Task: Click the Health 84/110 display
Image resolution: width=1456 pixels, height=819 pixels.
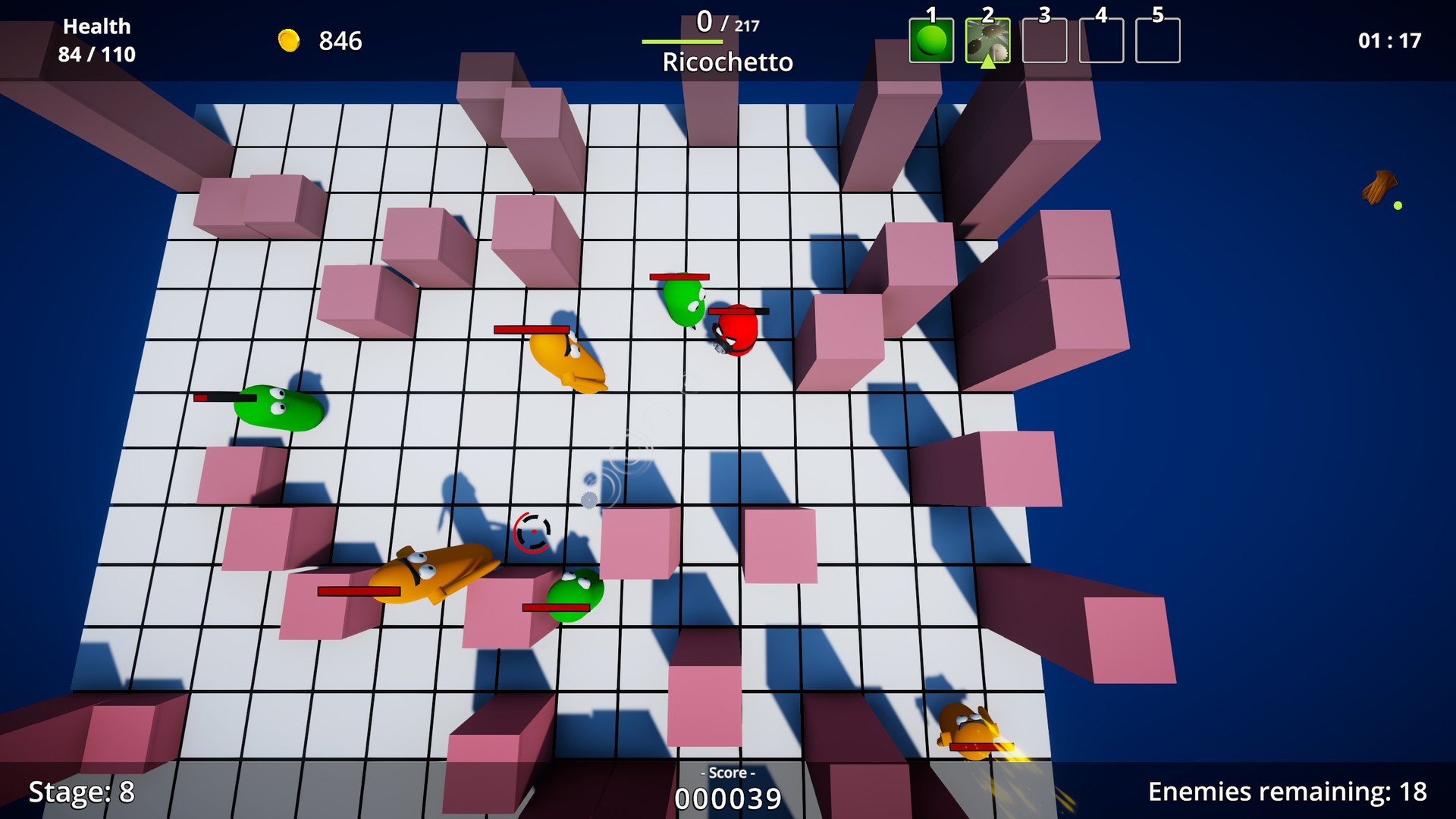Action: [x=97, y=39]
